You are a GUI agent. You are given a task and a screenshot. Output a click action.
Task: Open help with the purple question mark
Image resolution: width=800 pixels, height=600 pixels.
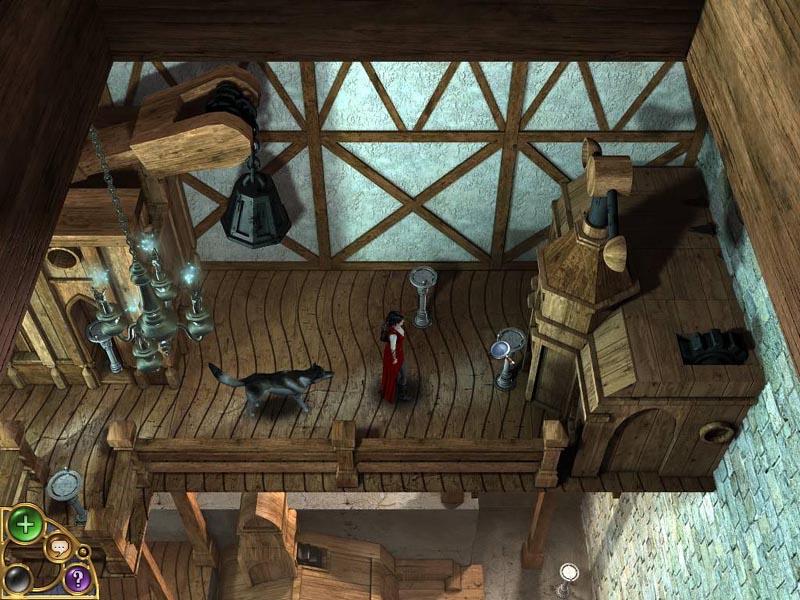pos(77,577)
